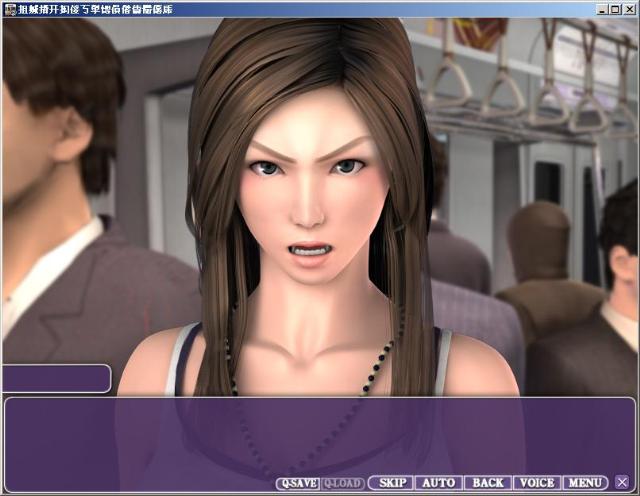Image resolution: width=640 pixels, height=496 pixels.
Task: Go to previous text with BACK
Action: point(487,483)
